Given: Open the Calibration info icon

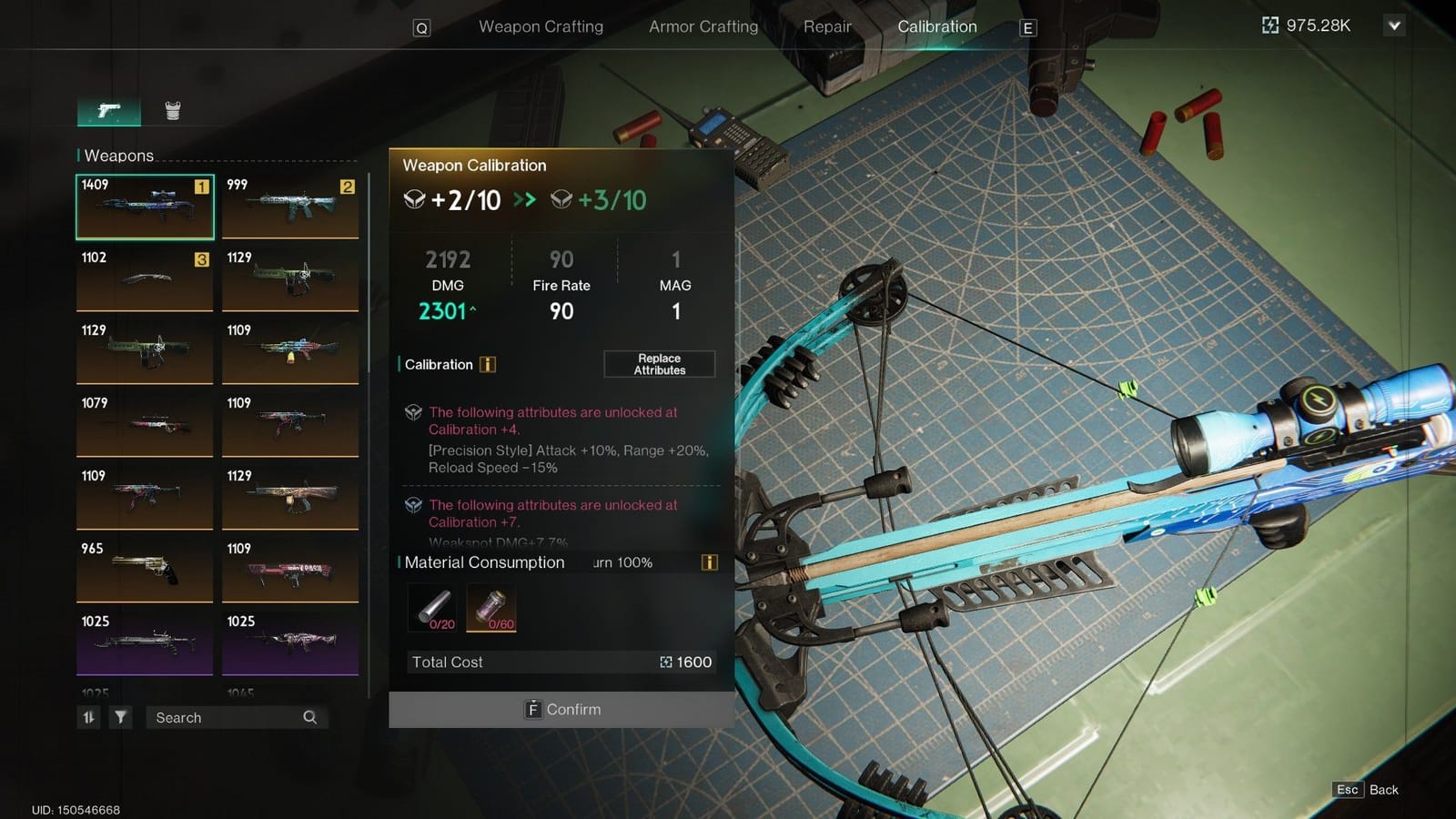Looking at the screenshot, I should click(488, 364).
